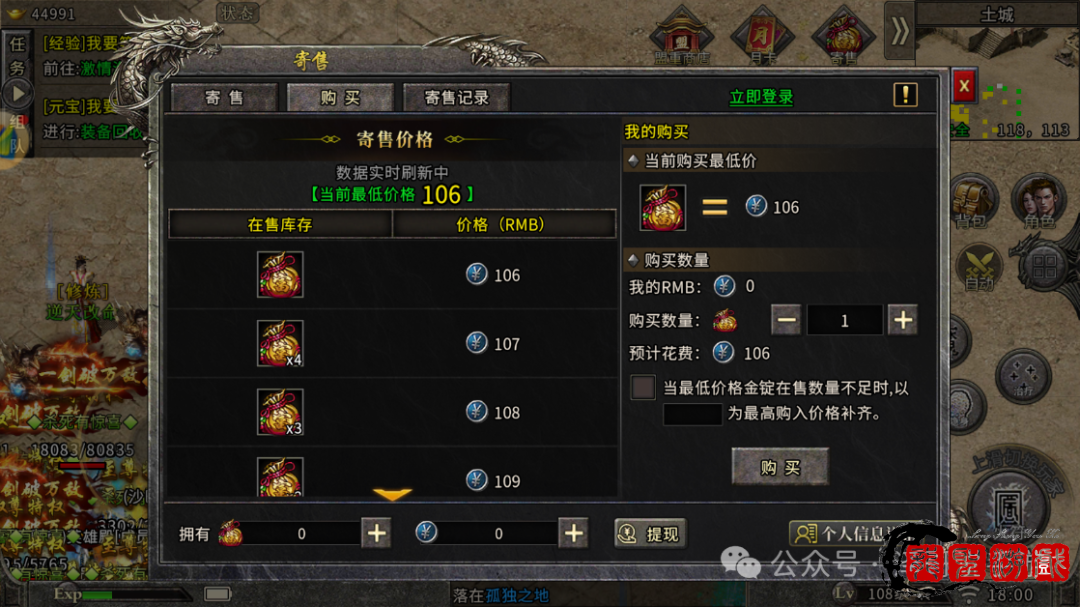The width and height of the screenshot is (1080, 607).
Task: Increase purchase quantity with plus button
Action: pyautogui.click(x=902, y=321)
